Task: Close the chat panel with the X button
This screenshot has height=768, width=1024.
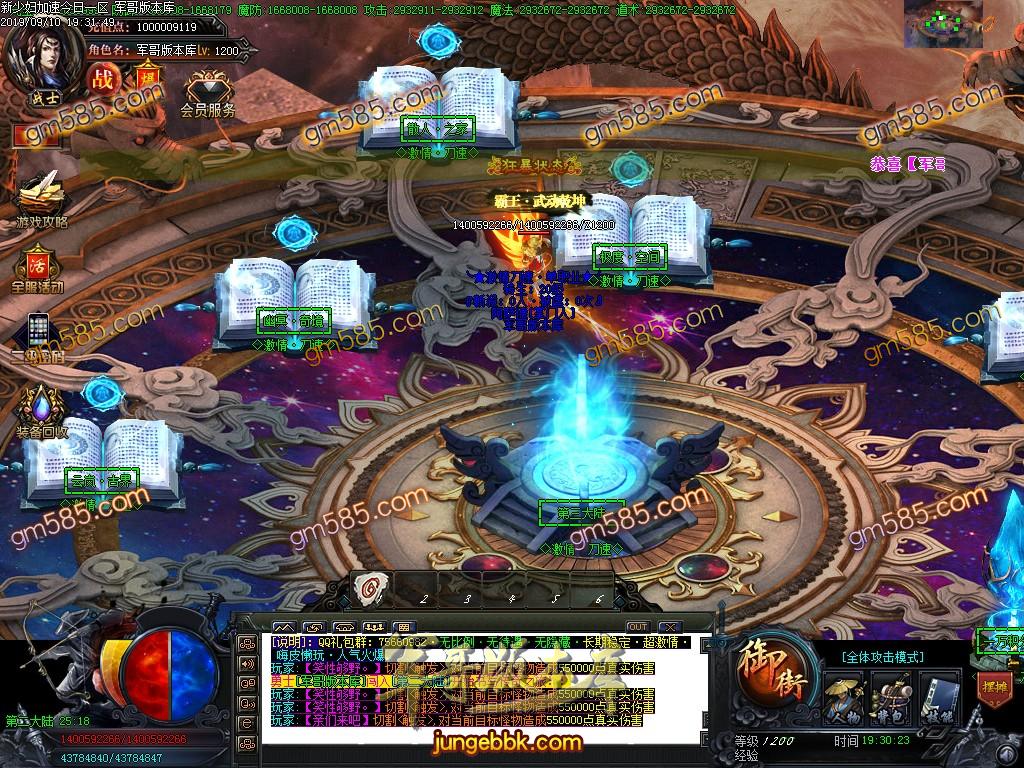Action: tap(668, 626)
